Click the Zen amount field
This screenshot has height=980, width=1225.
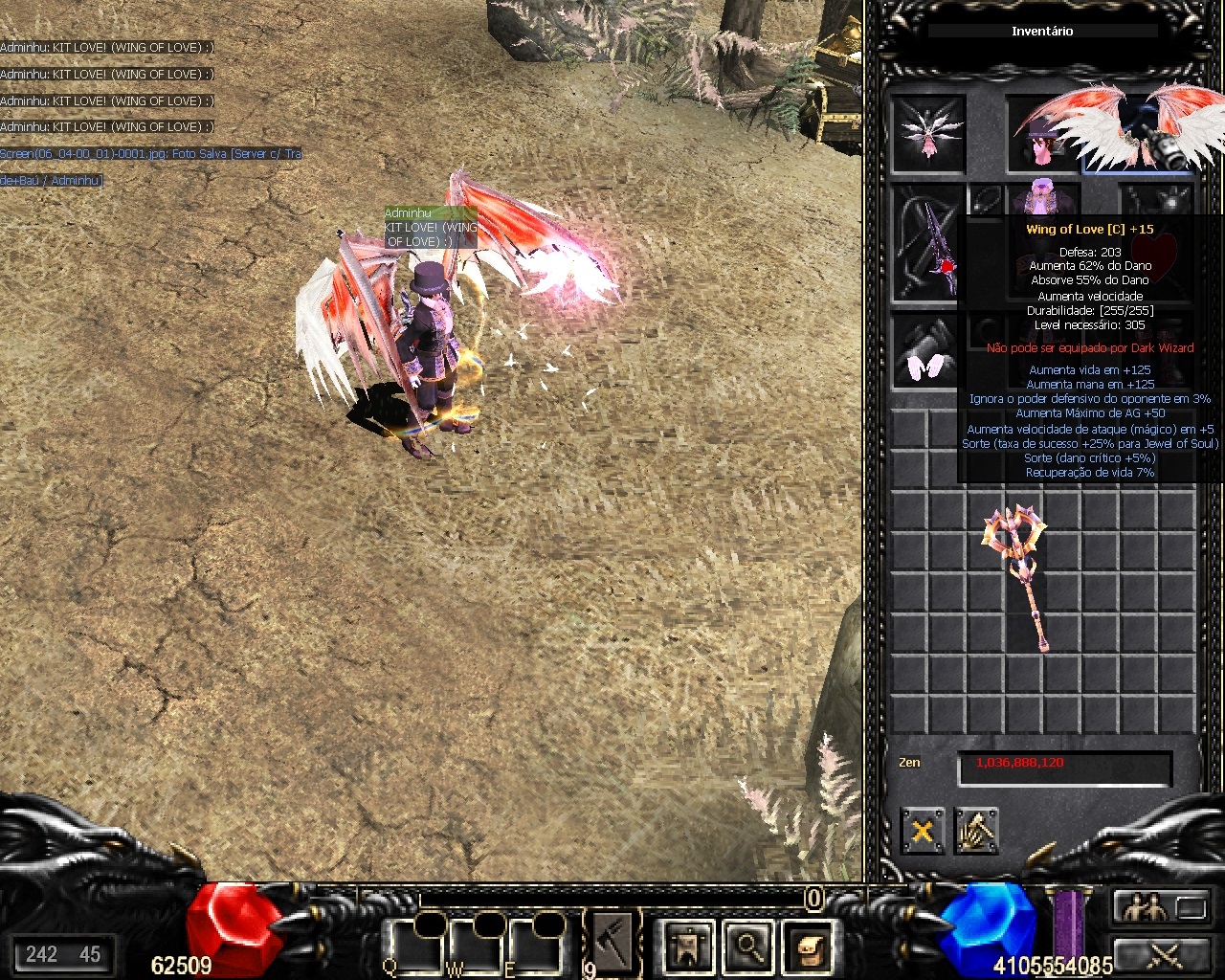(1064, 766)
